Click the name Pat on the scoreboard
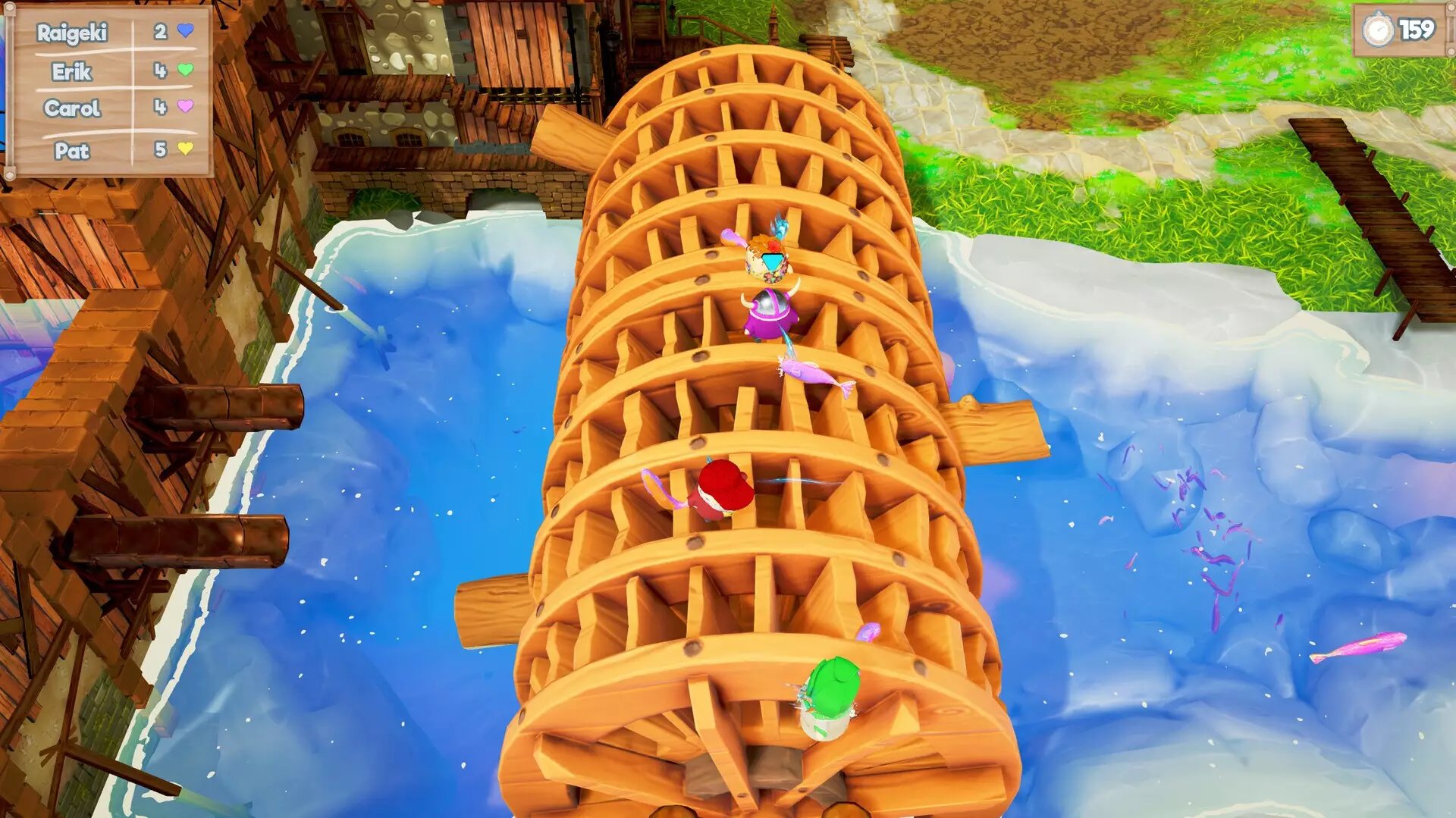 click(72, 152)
